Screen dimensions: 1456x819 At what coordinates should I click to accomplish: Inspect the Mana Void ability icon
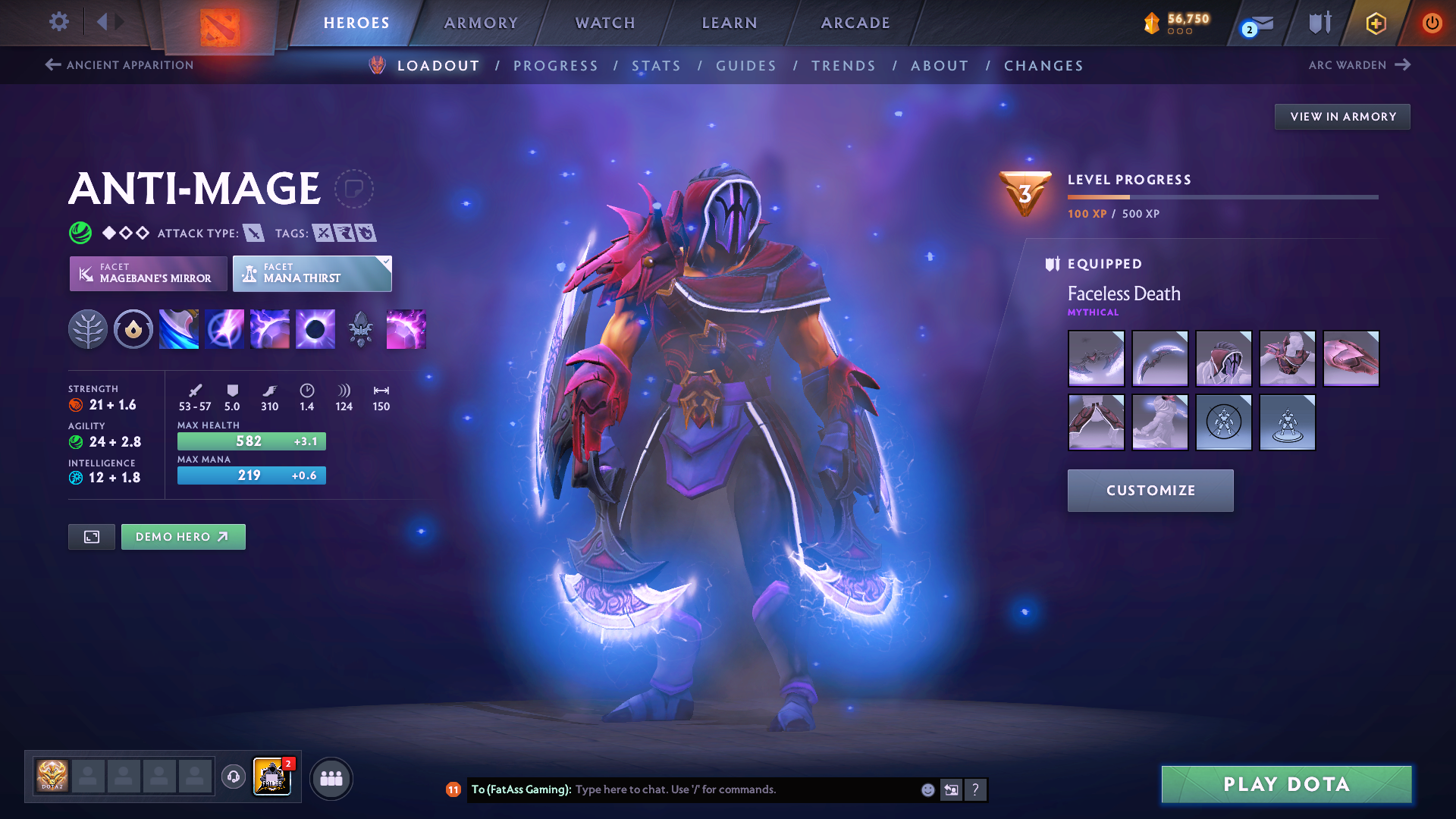pyautogui.click(x=315, y=329)
